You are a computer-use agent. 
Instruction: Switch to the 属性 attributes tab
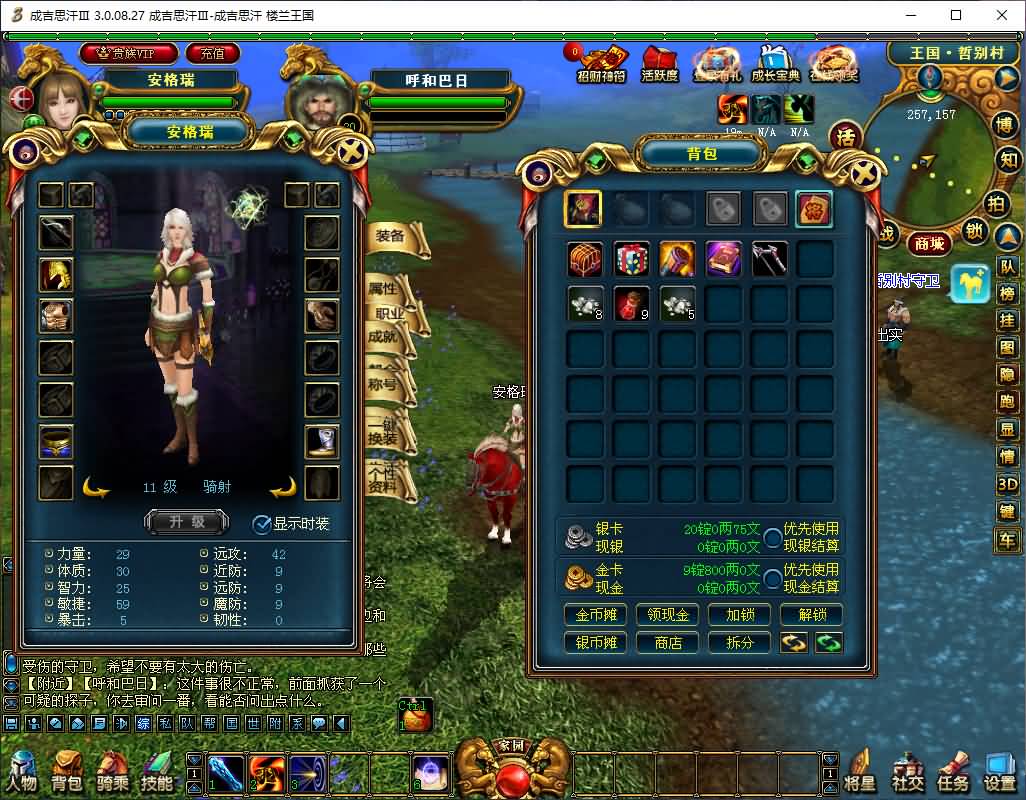384,288
